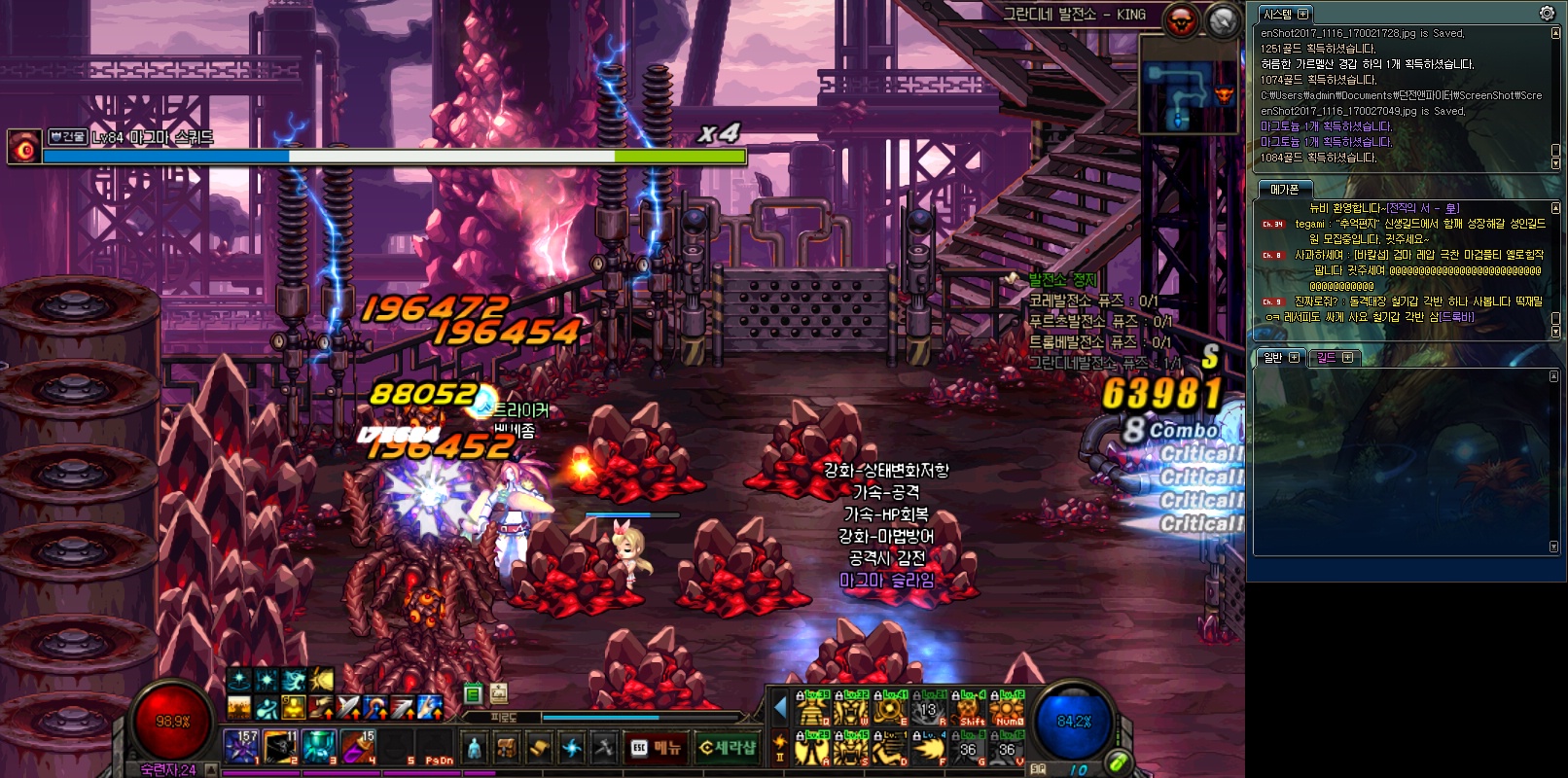This screenshot has width=1568, height=778.
Task: Click the skill bar left arrow
Action: [780, 708]
